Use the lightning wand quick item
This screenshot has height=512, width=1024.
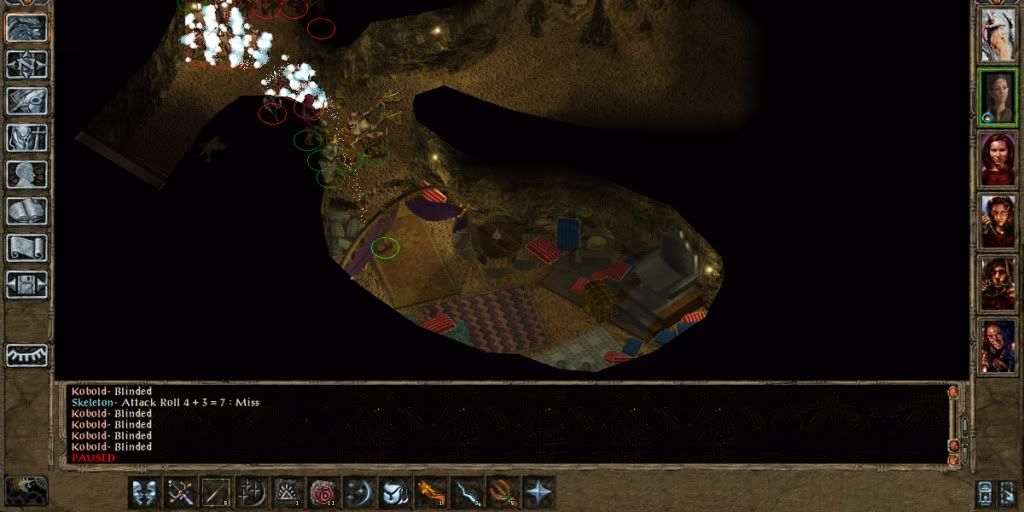pyautogui.click(x=467, y=492)
